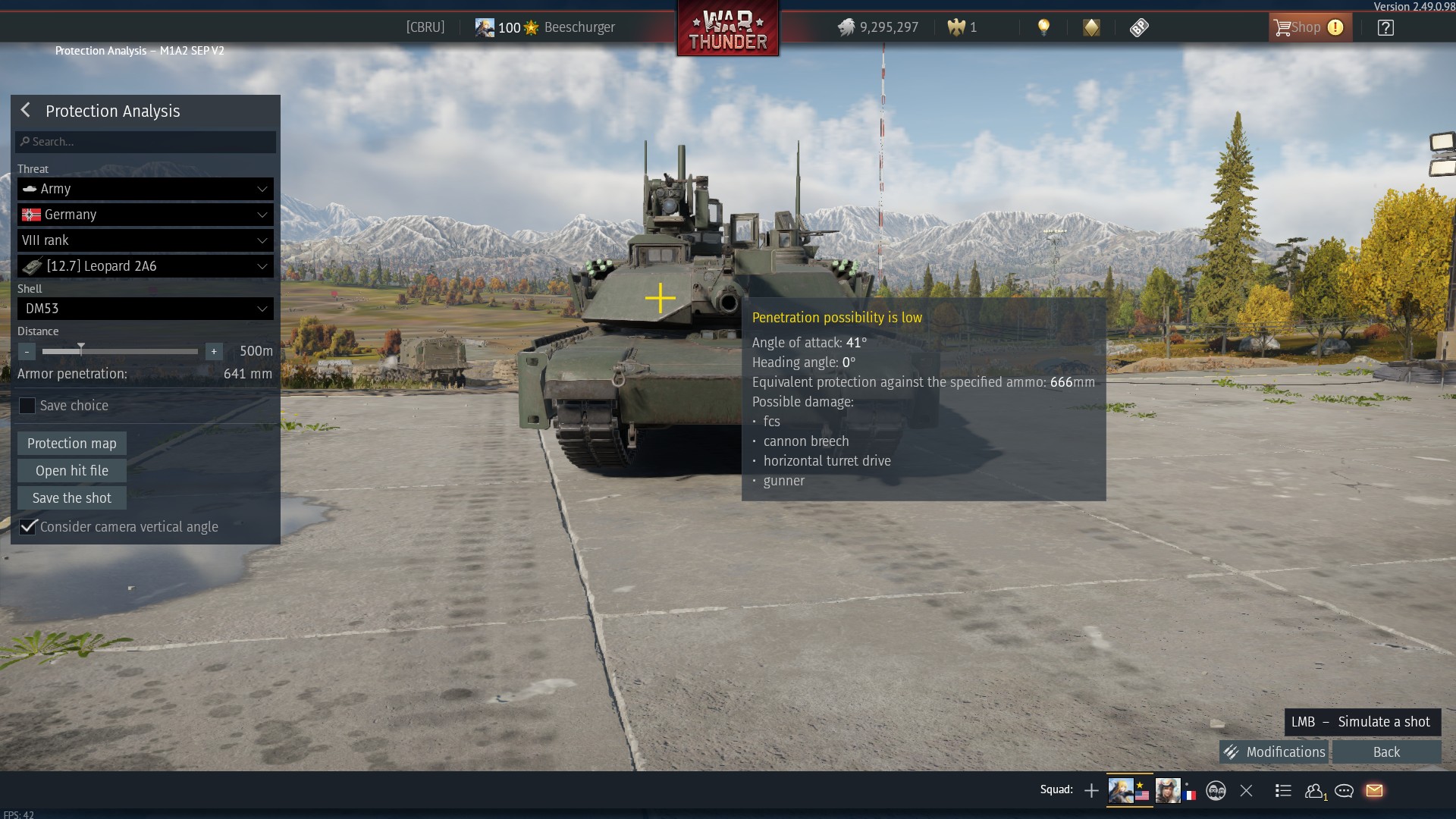Click the Back button
The image size is (1456, 819).
coord(1386,752)
